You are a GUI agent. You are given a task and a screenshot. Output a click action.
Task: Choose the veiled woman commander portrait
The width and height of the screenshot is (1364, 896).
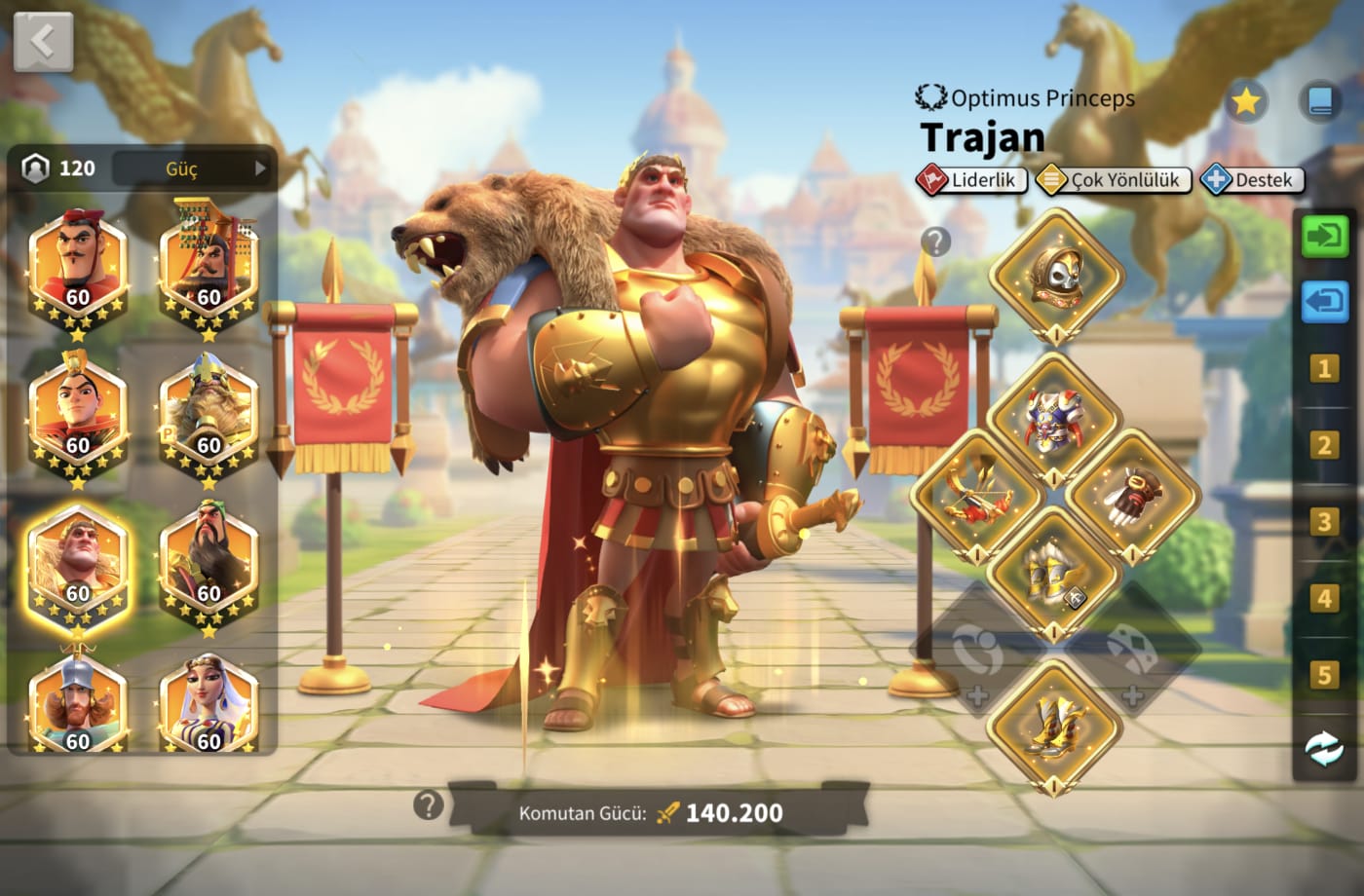pyautogui.click(x=208, y=706)
